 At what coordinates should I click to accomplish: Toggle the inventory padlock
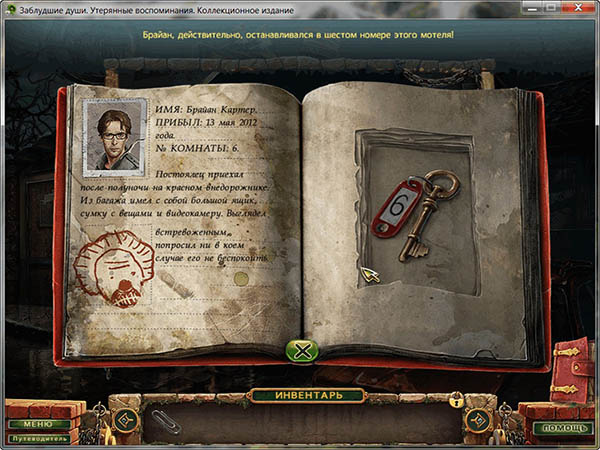tap(457, 400)
